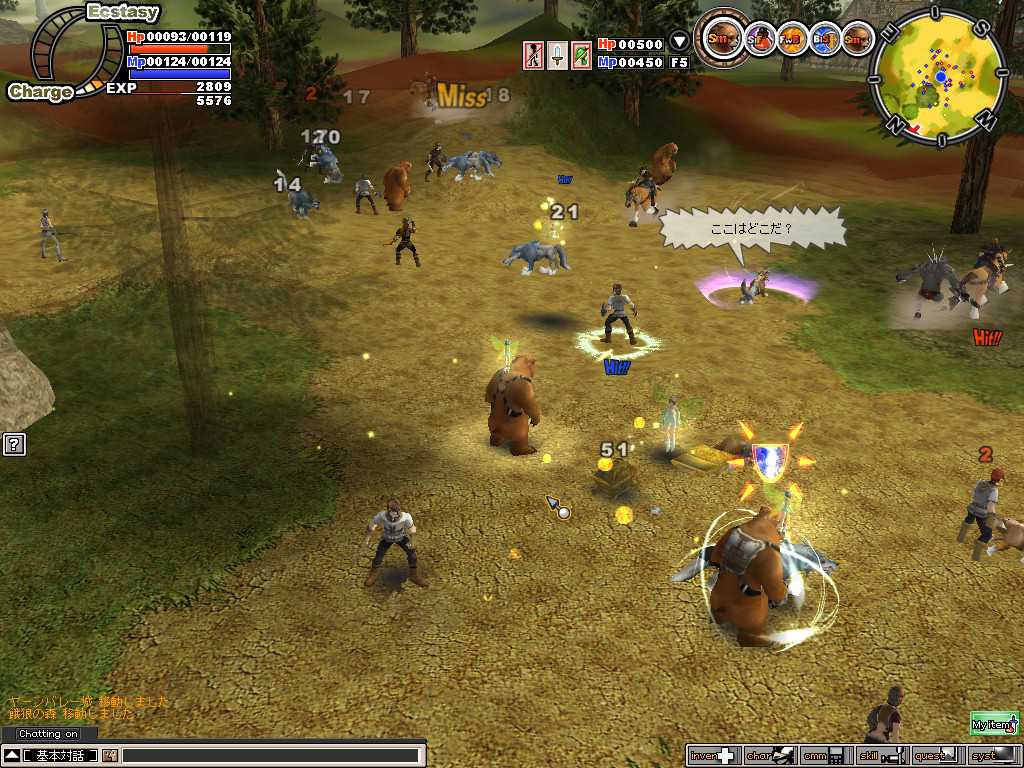Open the skill window
The height and width of the screenshot is (768, 1024).
(881, 755)
